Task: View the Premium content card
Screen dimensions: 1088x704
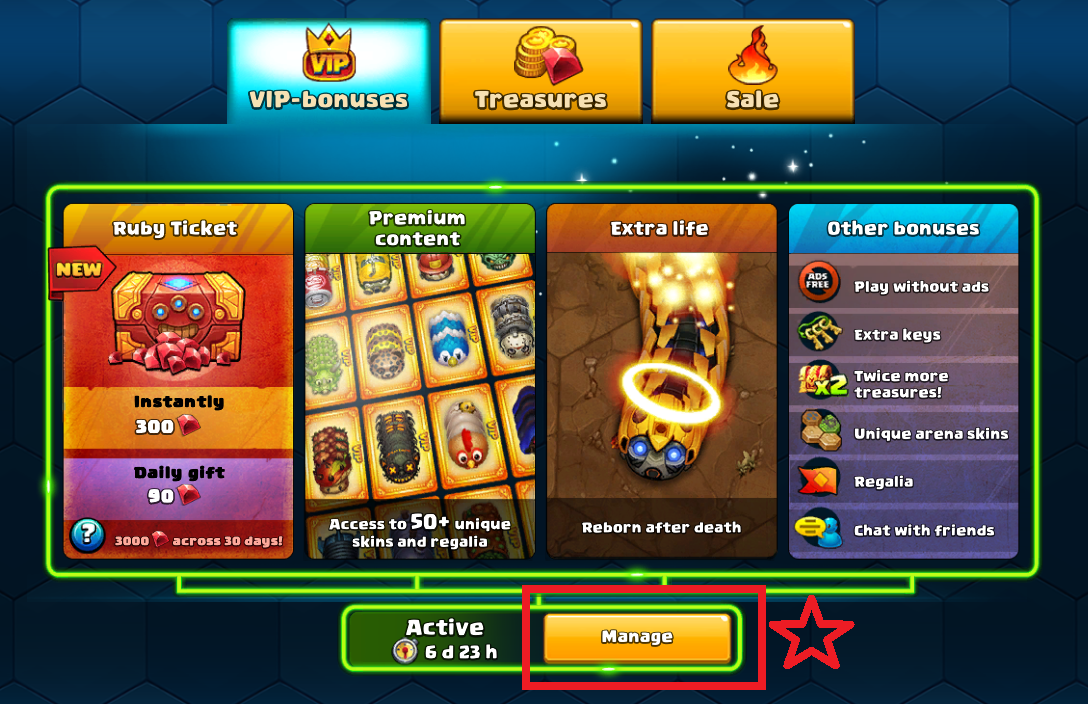Action: pyautogui.click(x=419, y=380)
